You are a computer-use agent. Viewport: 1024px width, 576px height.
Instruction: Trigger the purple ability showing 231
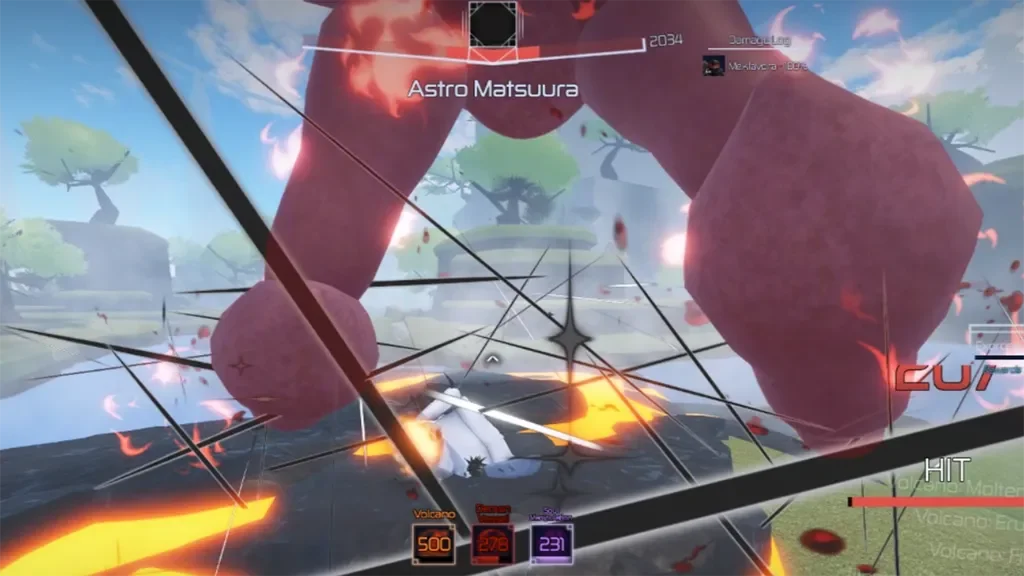click(551, 543)
